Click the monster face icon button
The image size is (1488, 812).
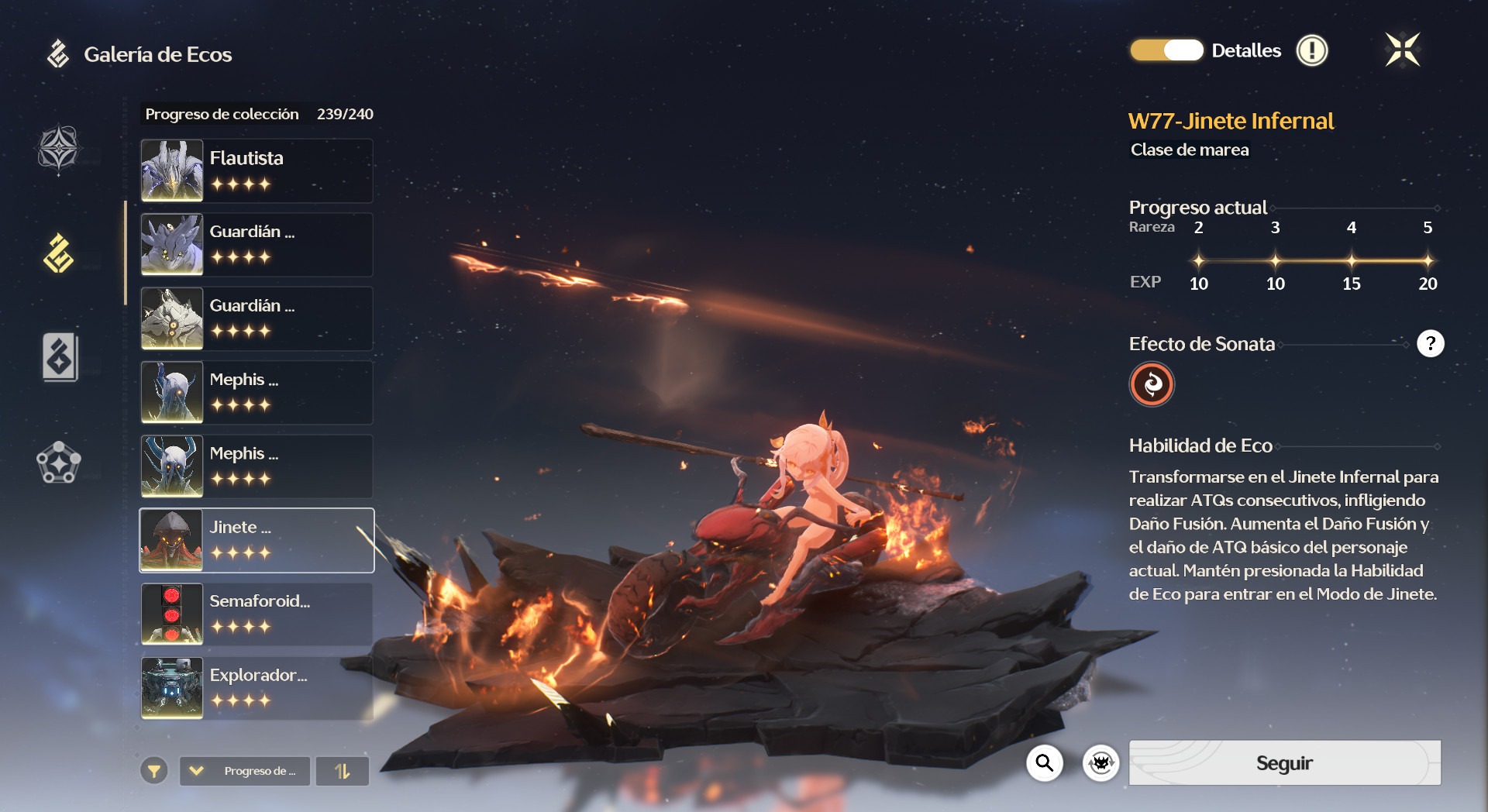tap(1100, 763)
